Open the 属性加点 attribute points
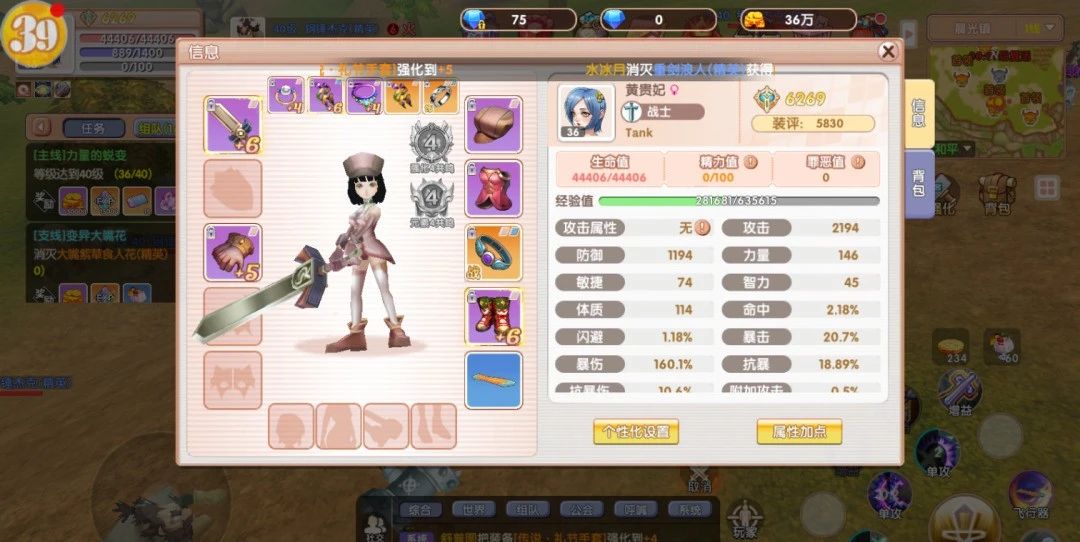Screen dimensions: 1080x542 click(799, 432)
